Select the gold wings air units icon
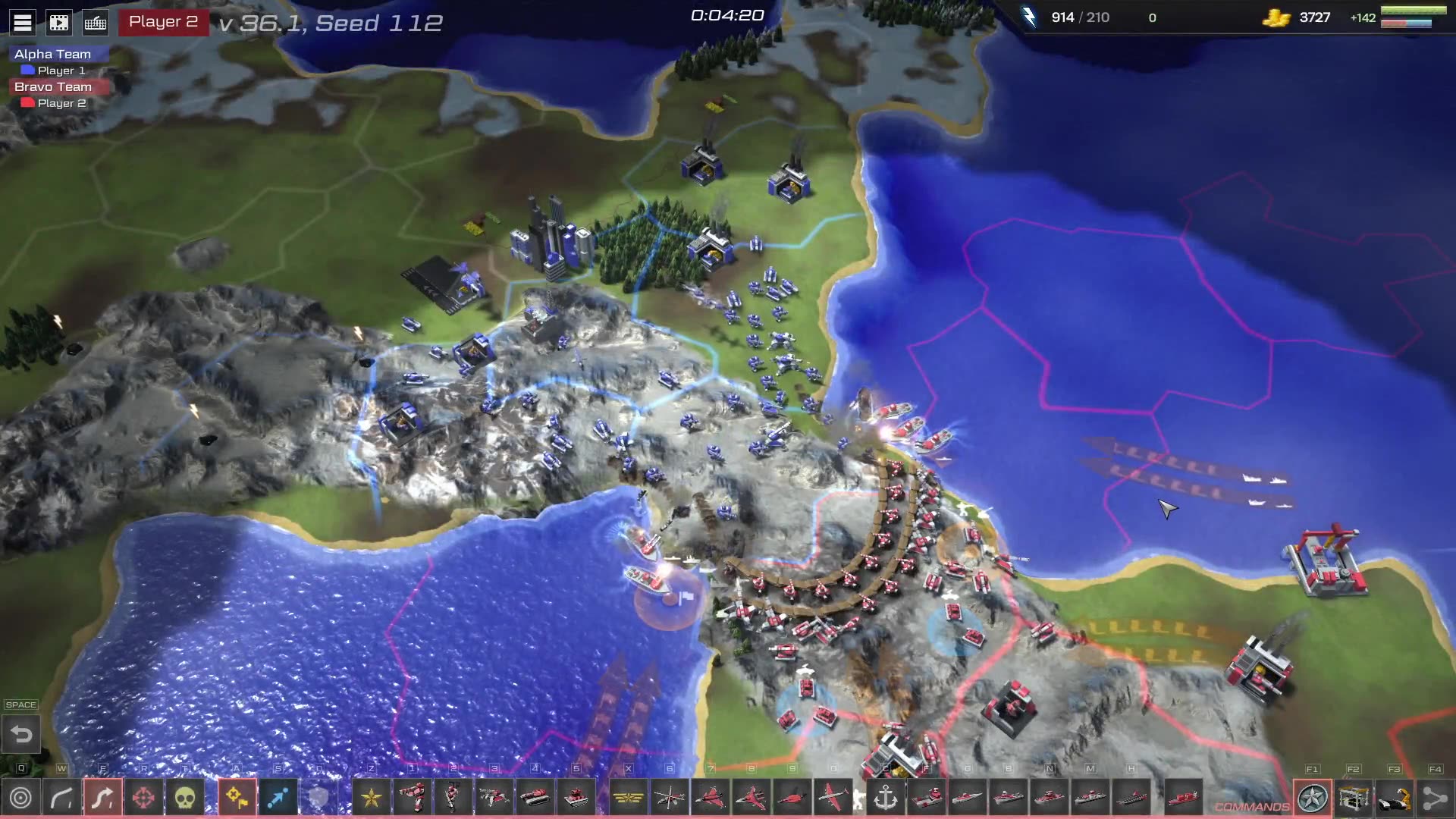1456x819 pixels. [x=629, y=798]
